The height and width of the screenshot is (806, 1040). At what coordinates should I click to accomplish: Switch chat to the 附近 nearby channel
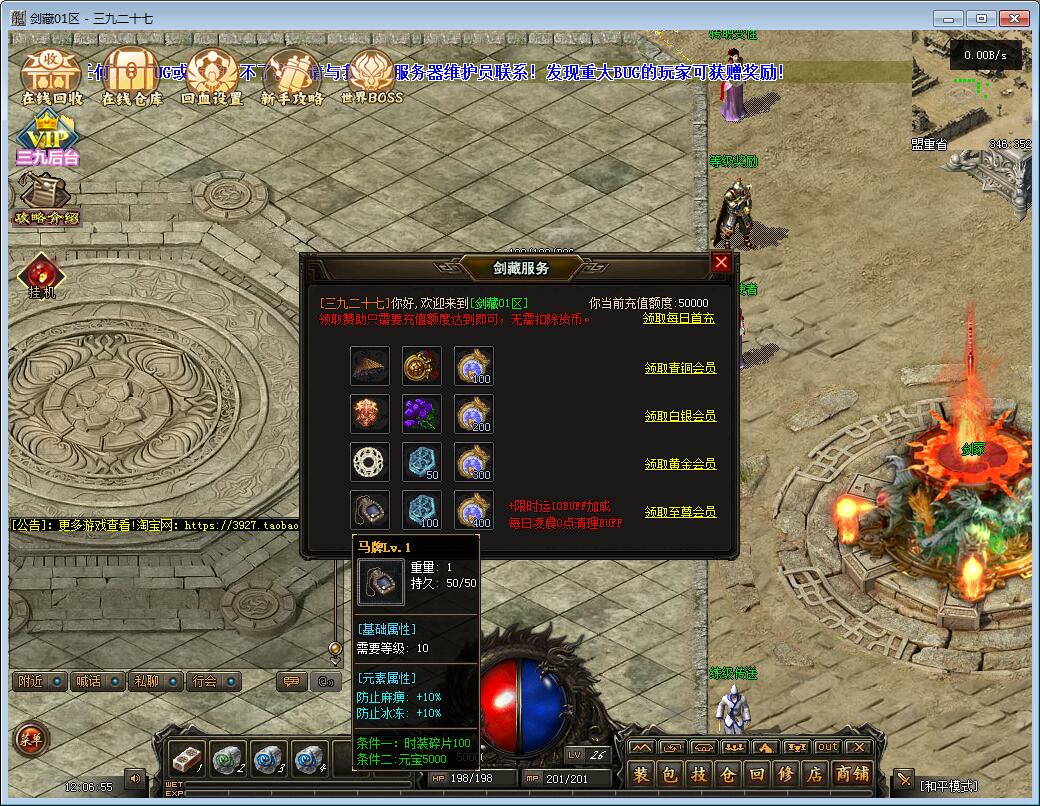tap(40, 681)
